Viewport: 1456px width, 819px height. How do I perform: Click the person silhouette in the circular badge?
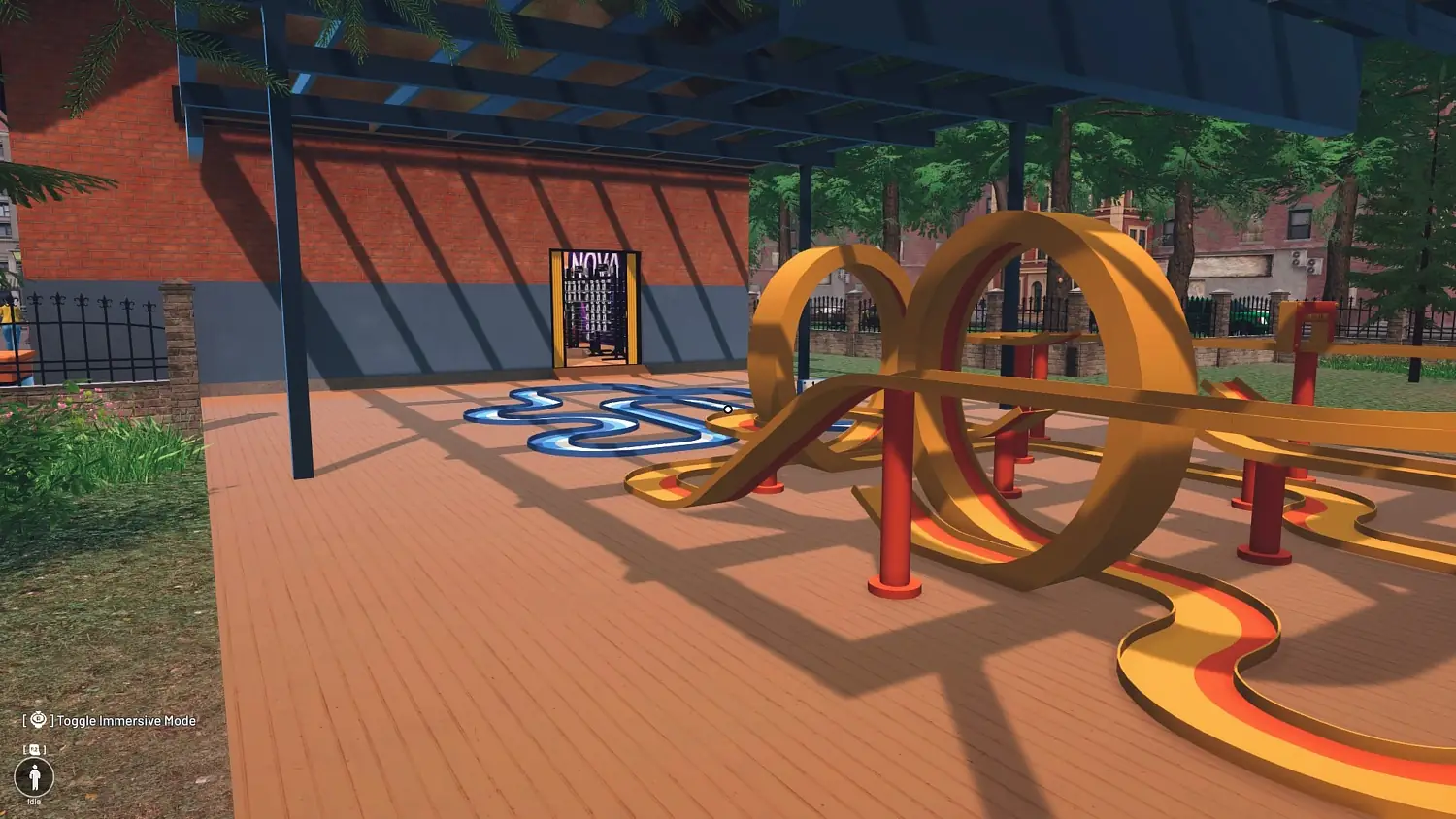[x=35, y=776]
